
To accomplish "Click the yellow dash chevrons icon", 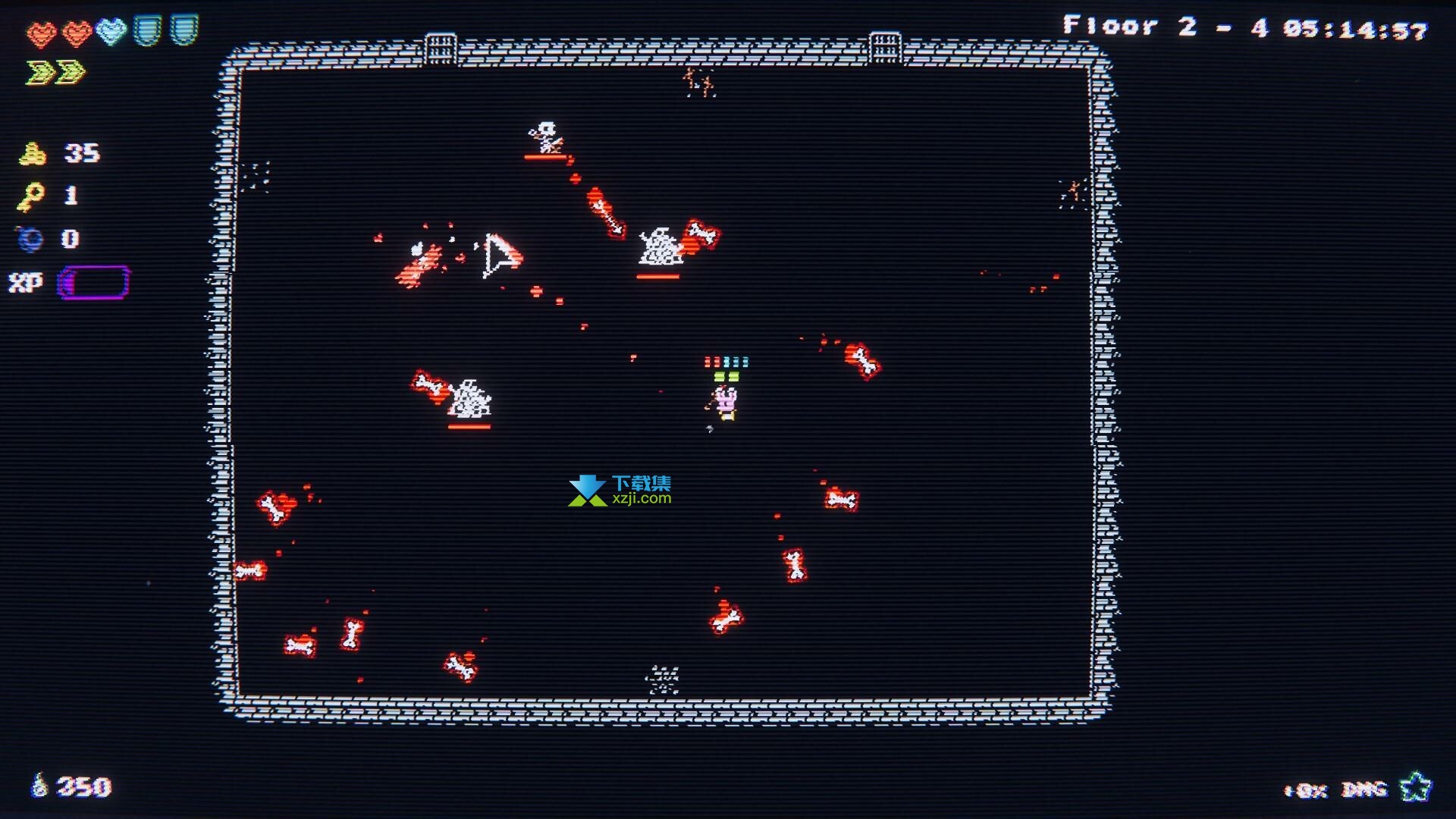I will coord(55,73).
